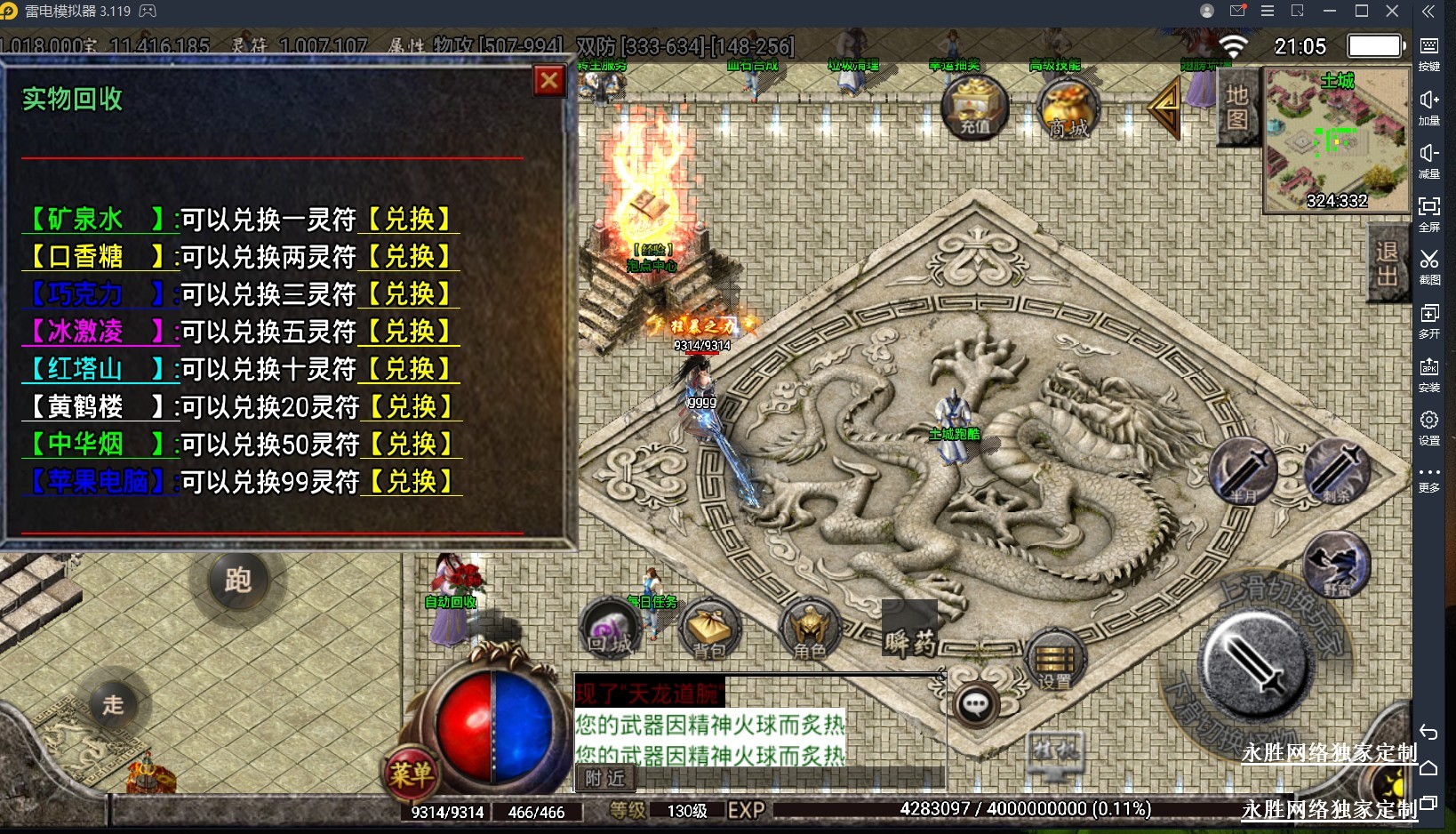Open the 菜单 menu button
Screen dimensions: 1456x834
pyautogui.click(x=411, y=772)
